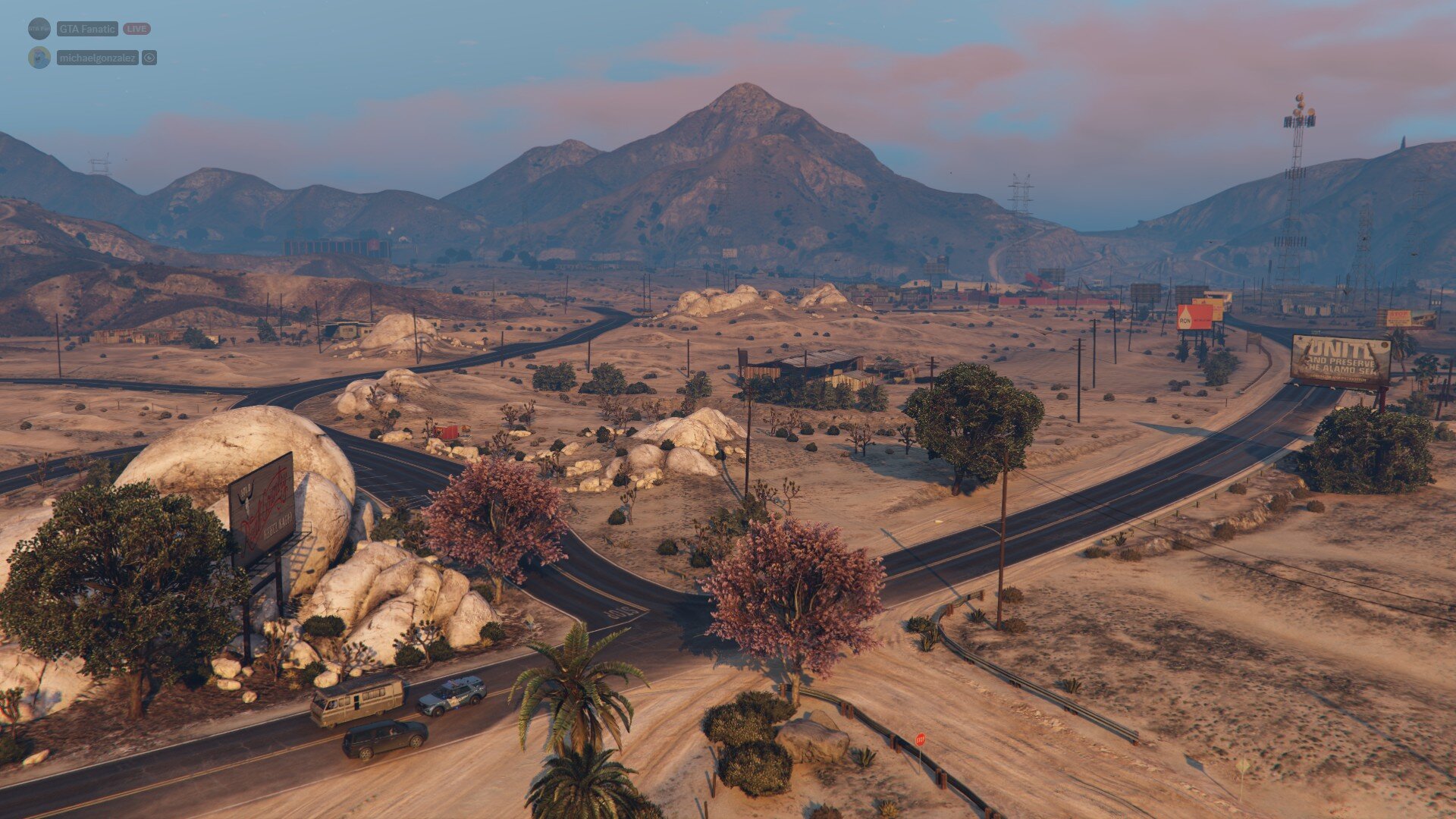Open michaelgonzalez's avatar in the overlay

coord(39,58)
